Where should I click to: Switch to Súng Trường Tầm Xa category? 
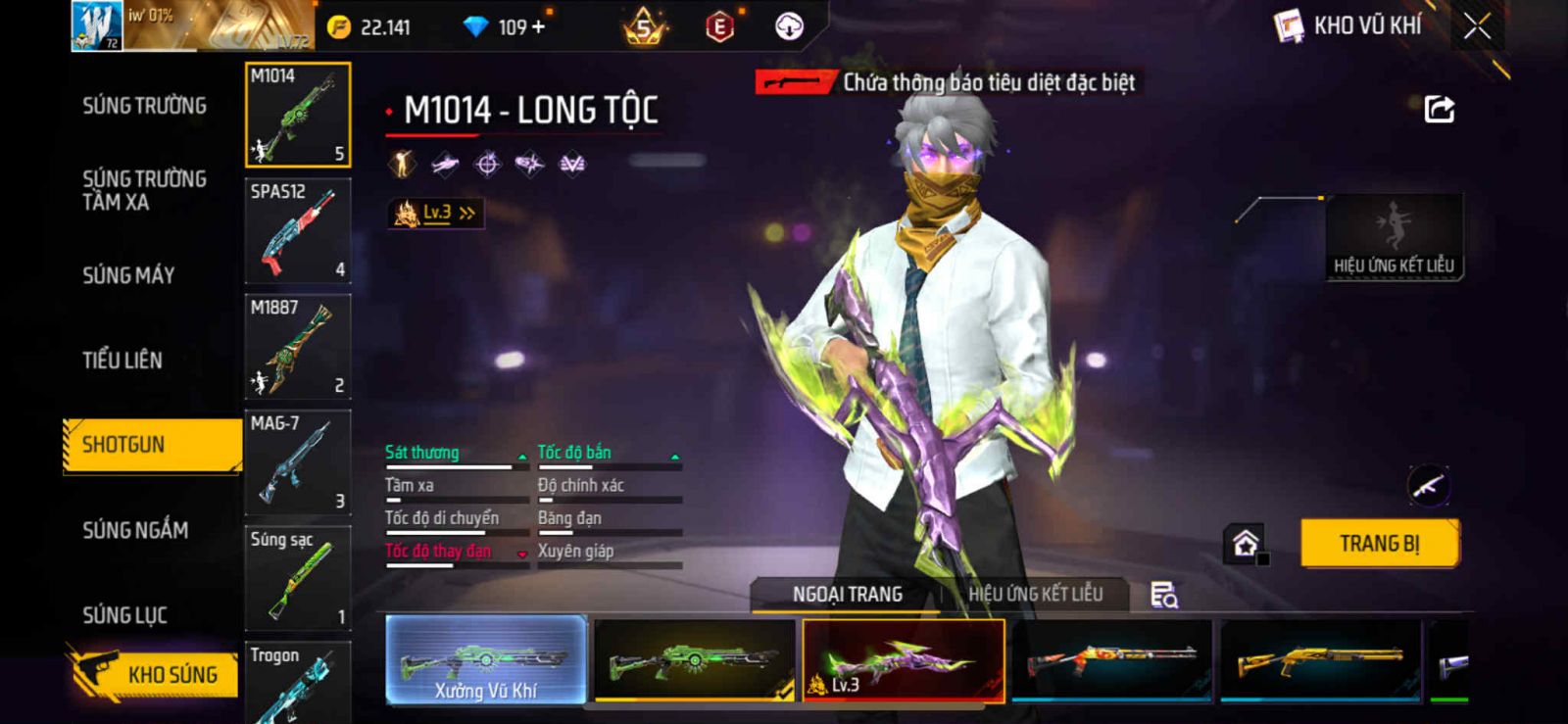click(x=144, y=190)
